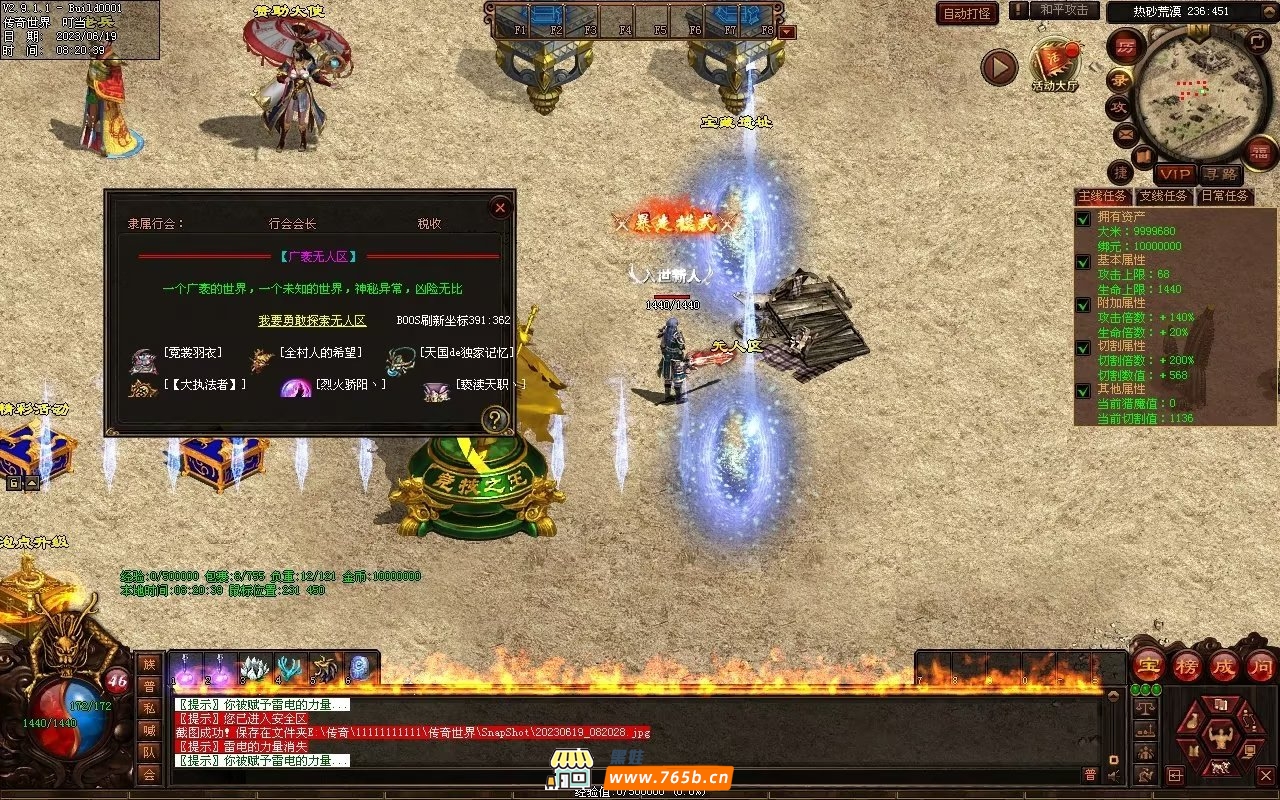Select the 队 team chat channel

[149, 752]
